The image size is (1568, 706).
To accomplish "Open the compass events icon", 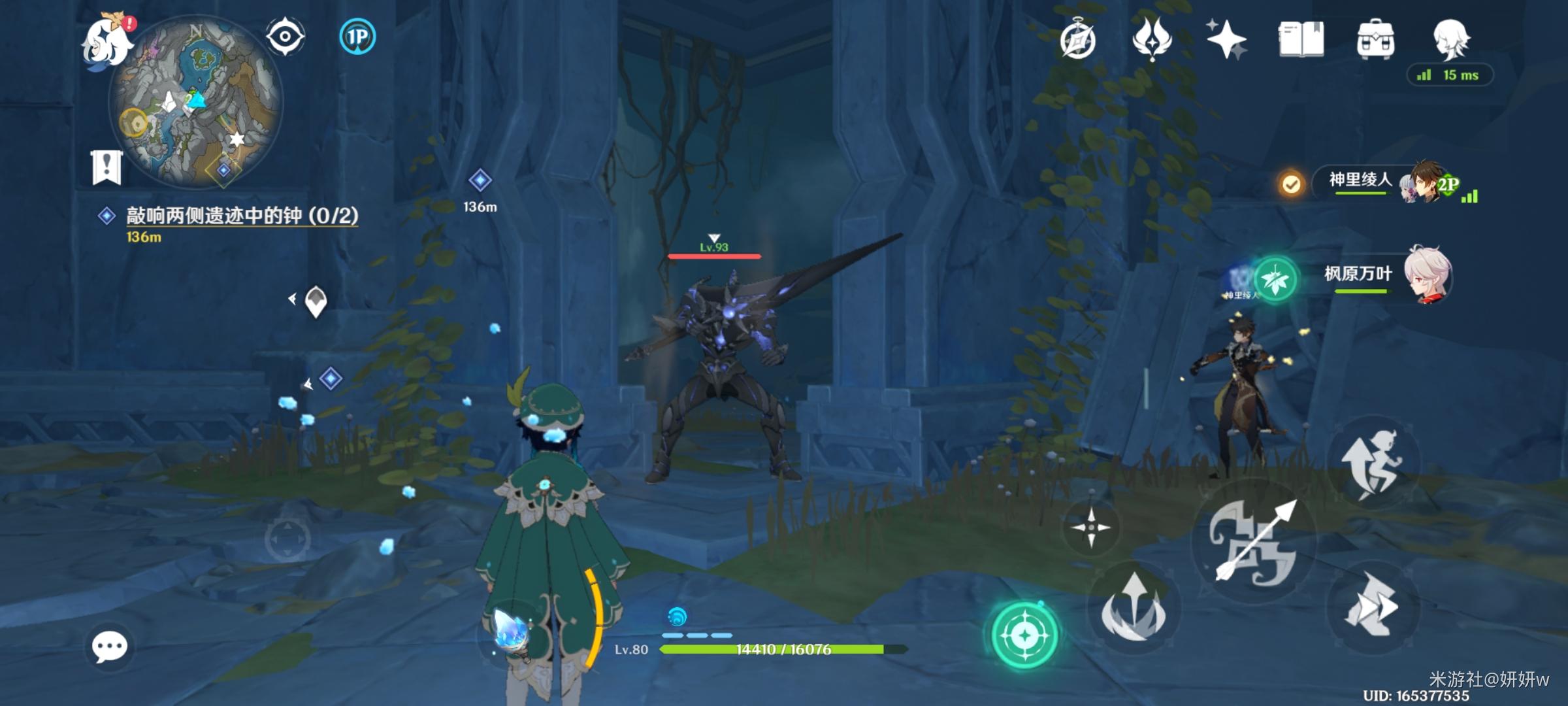I will (1077, 41).
